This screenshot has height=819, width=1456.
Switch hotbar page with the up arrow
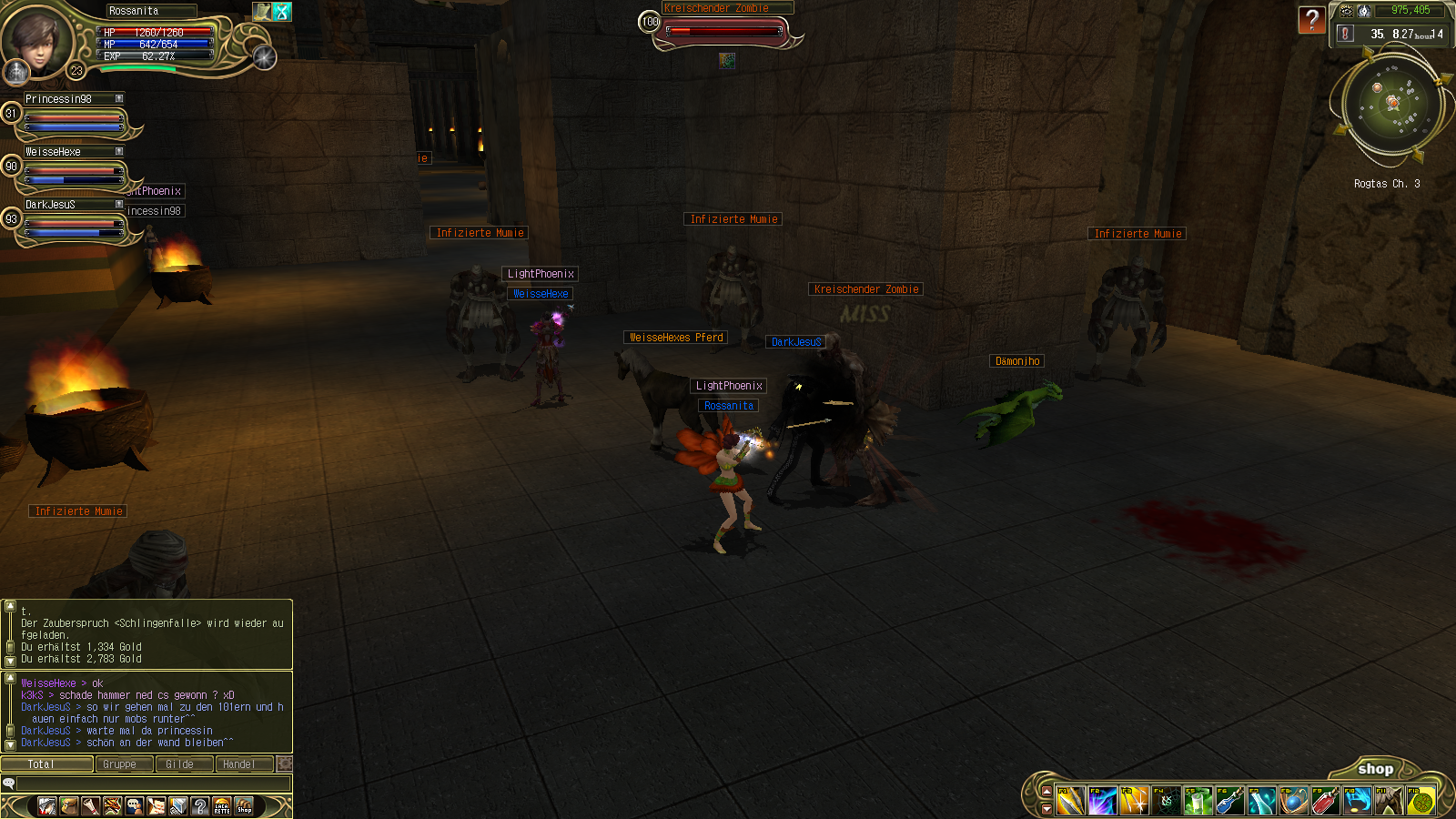(1046, 791)
